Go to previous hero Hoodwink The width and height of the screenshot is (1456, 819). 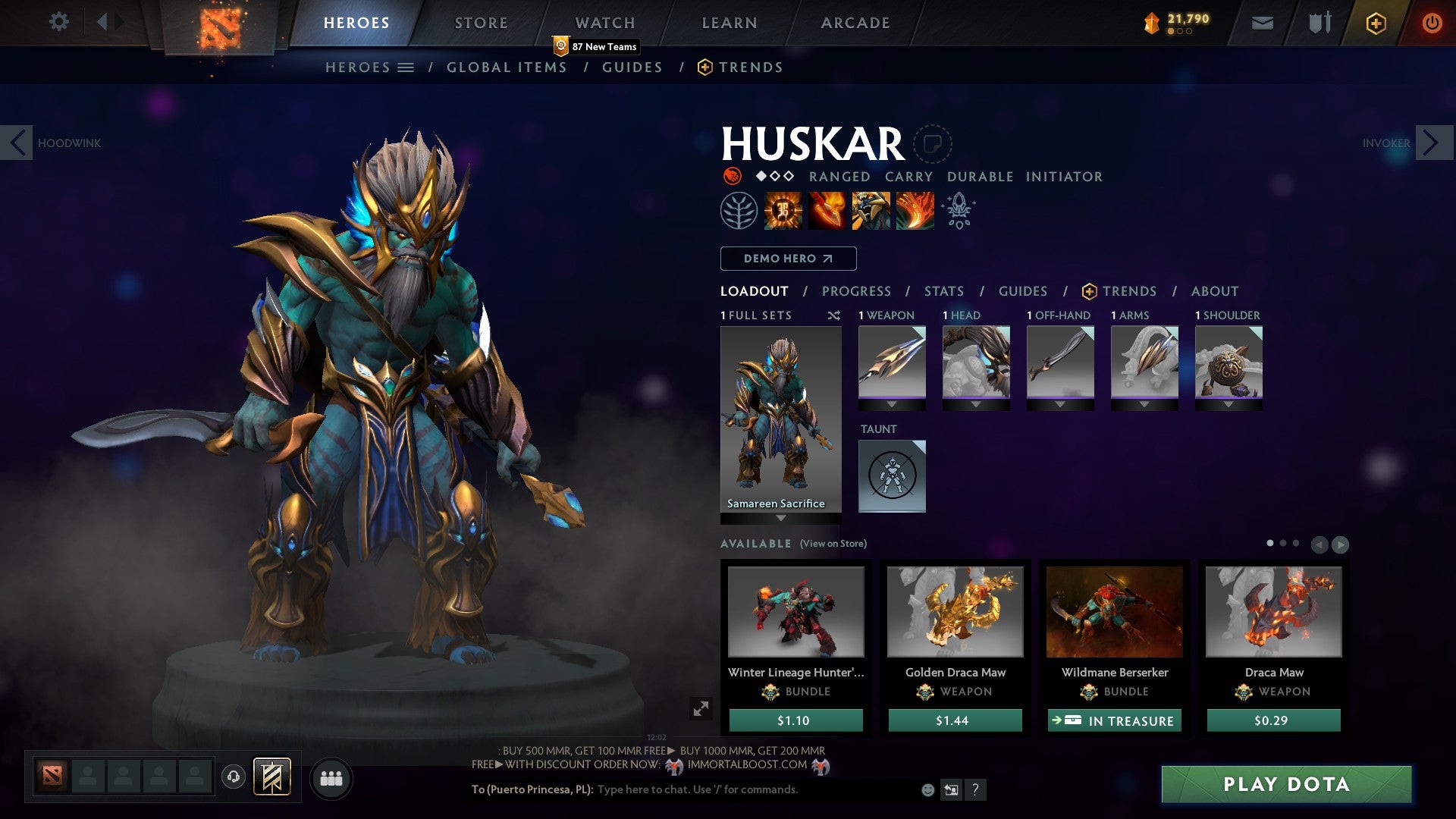tap(17, 143)
